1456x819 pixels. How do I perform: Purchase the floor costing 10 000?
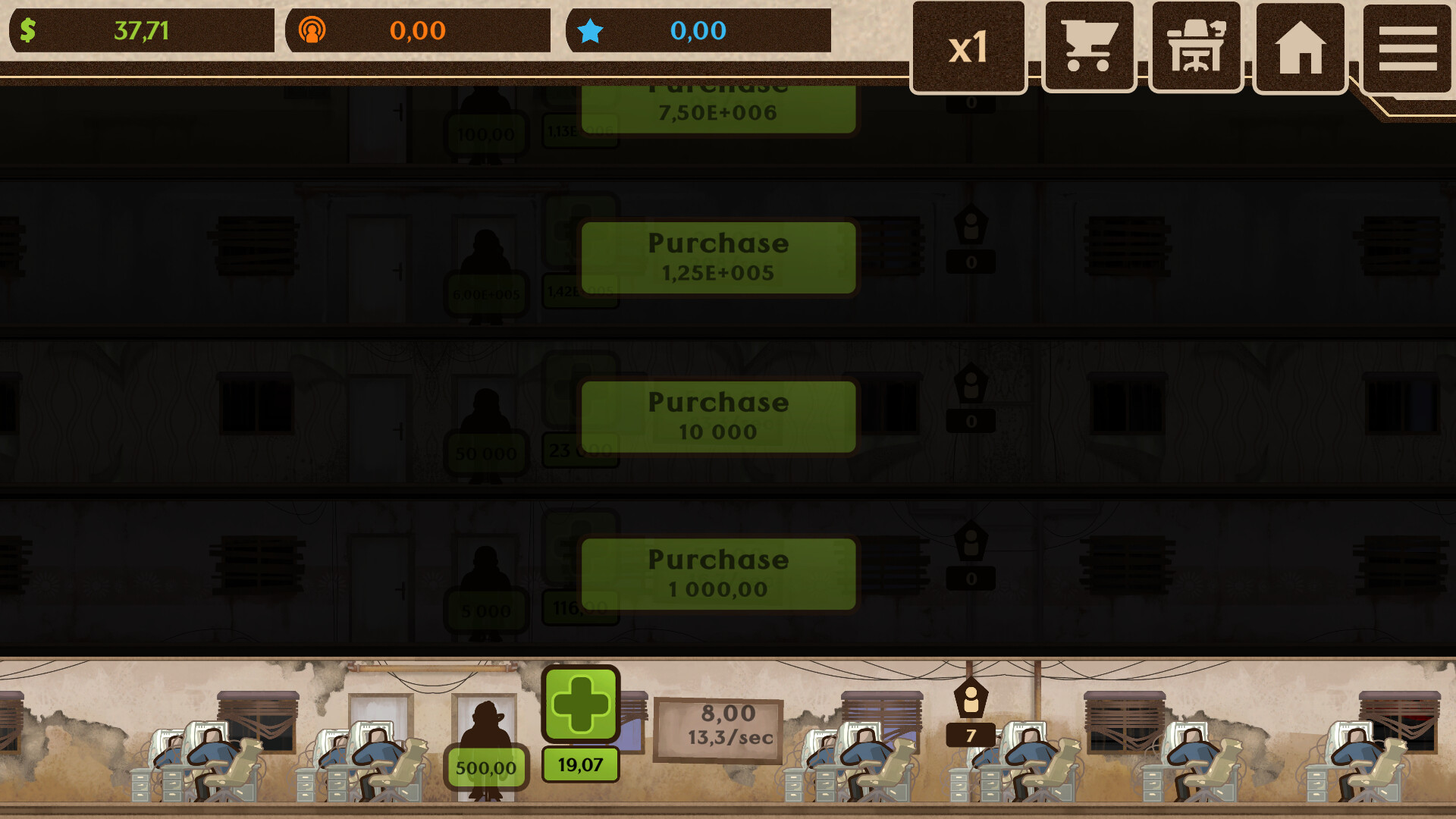point(717,416)
